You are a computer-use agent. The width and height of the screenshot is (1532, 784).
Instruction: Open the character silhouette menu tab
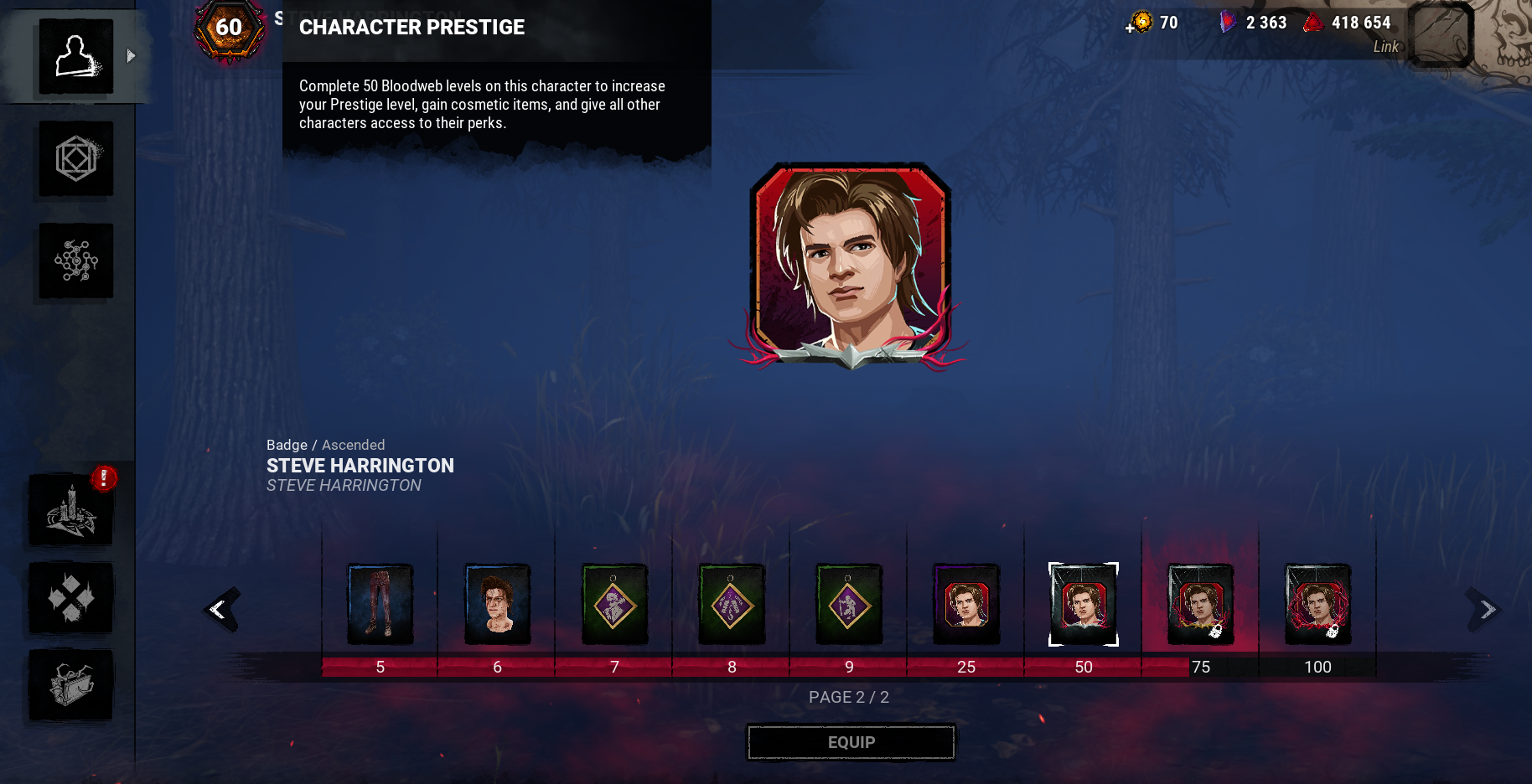tap(76, 57)
